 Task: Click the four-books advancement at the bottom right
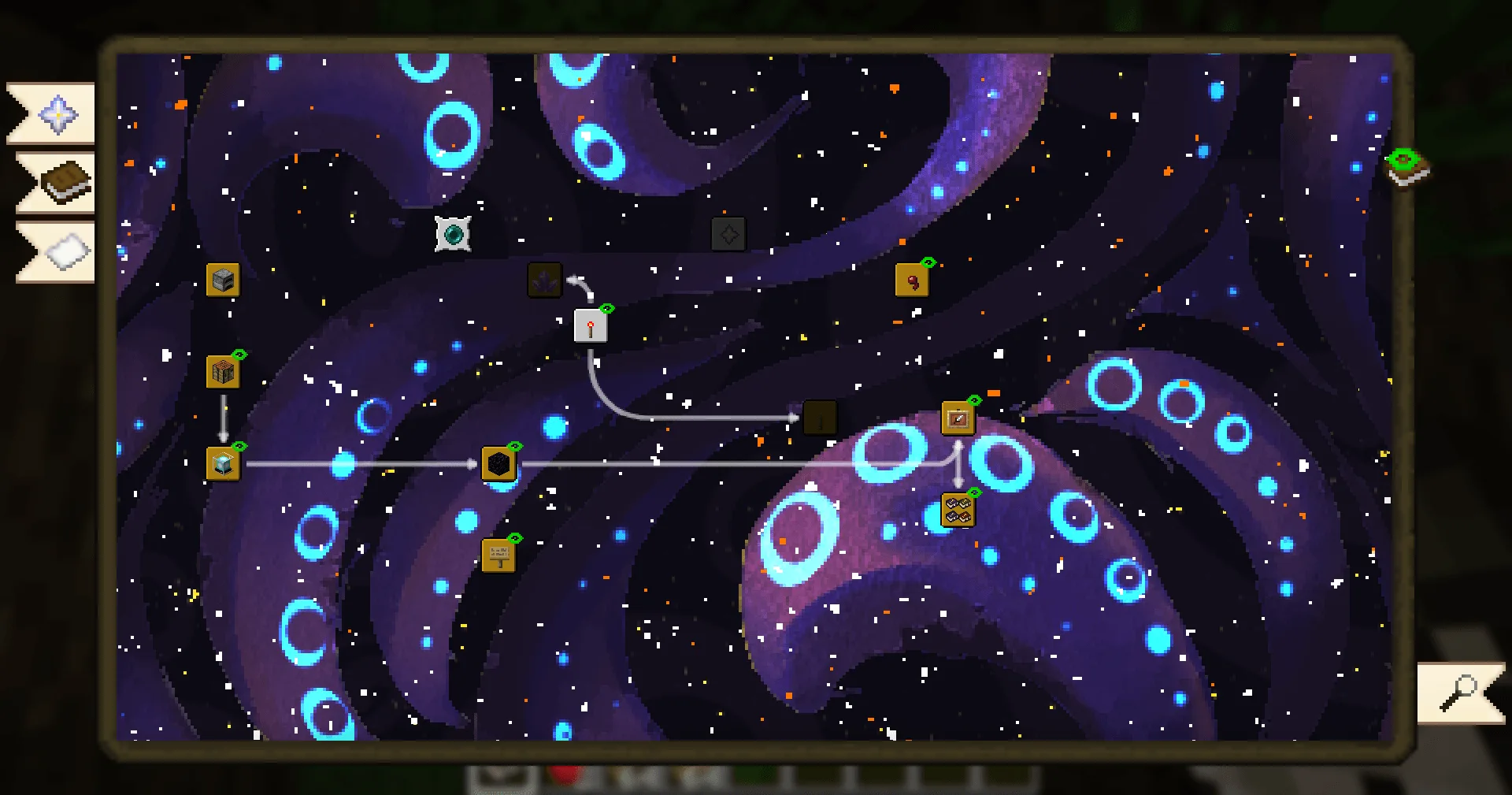click(x=958, y=509)
